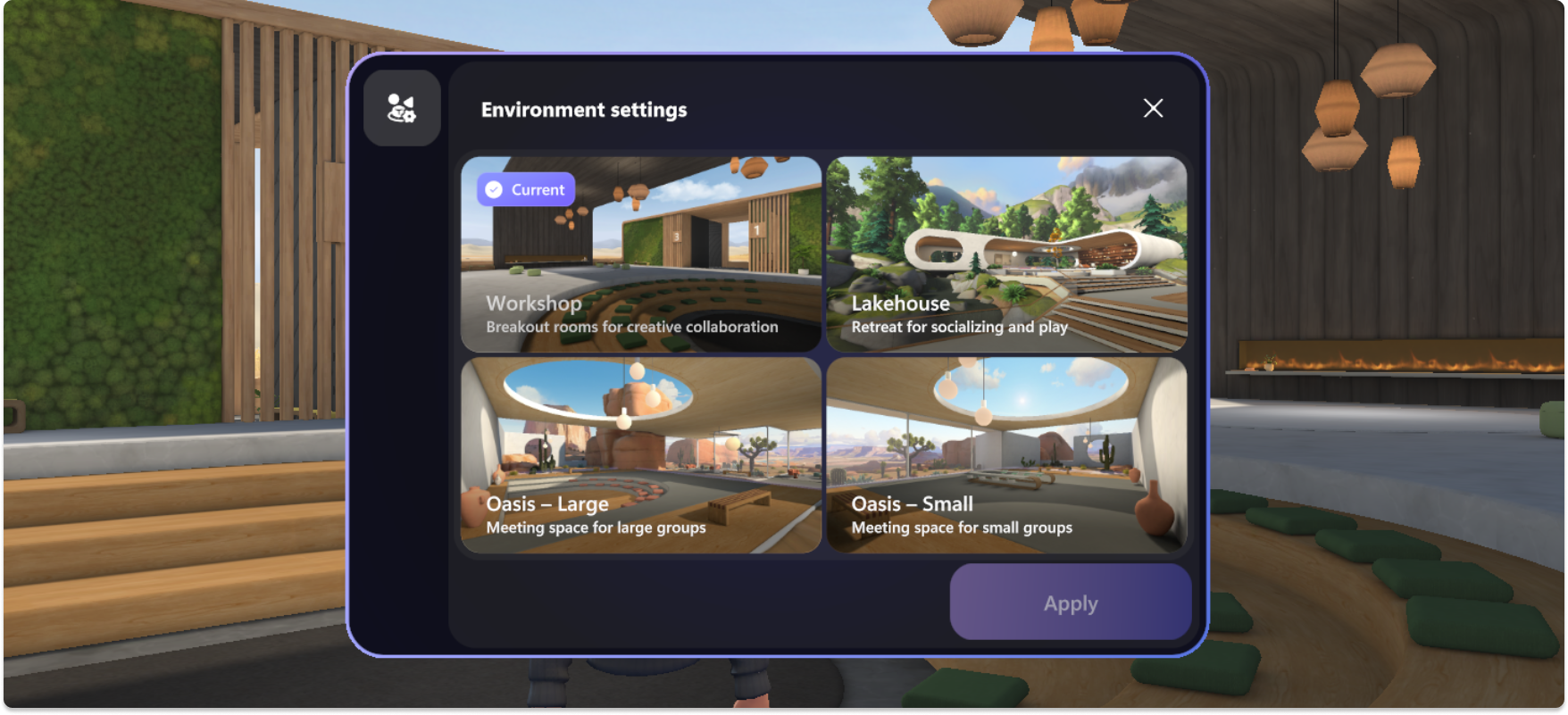Click the description under Lakehouse
Viewport: 1568px width, 715px height.
click(x=960, y=327)
